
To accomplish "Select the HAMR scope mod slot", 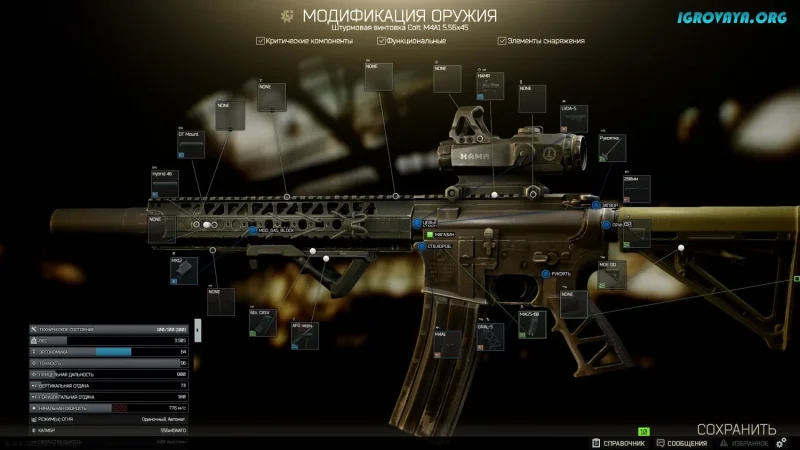I will (x=491, y=86).
